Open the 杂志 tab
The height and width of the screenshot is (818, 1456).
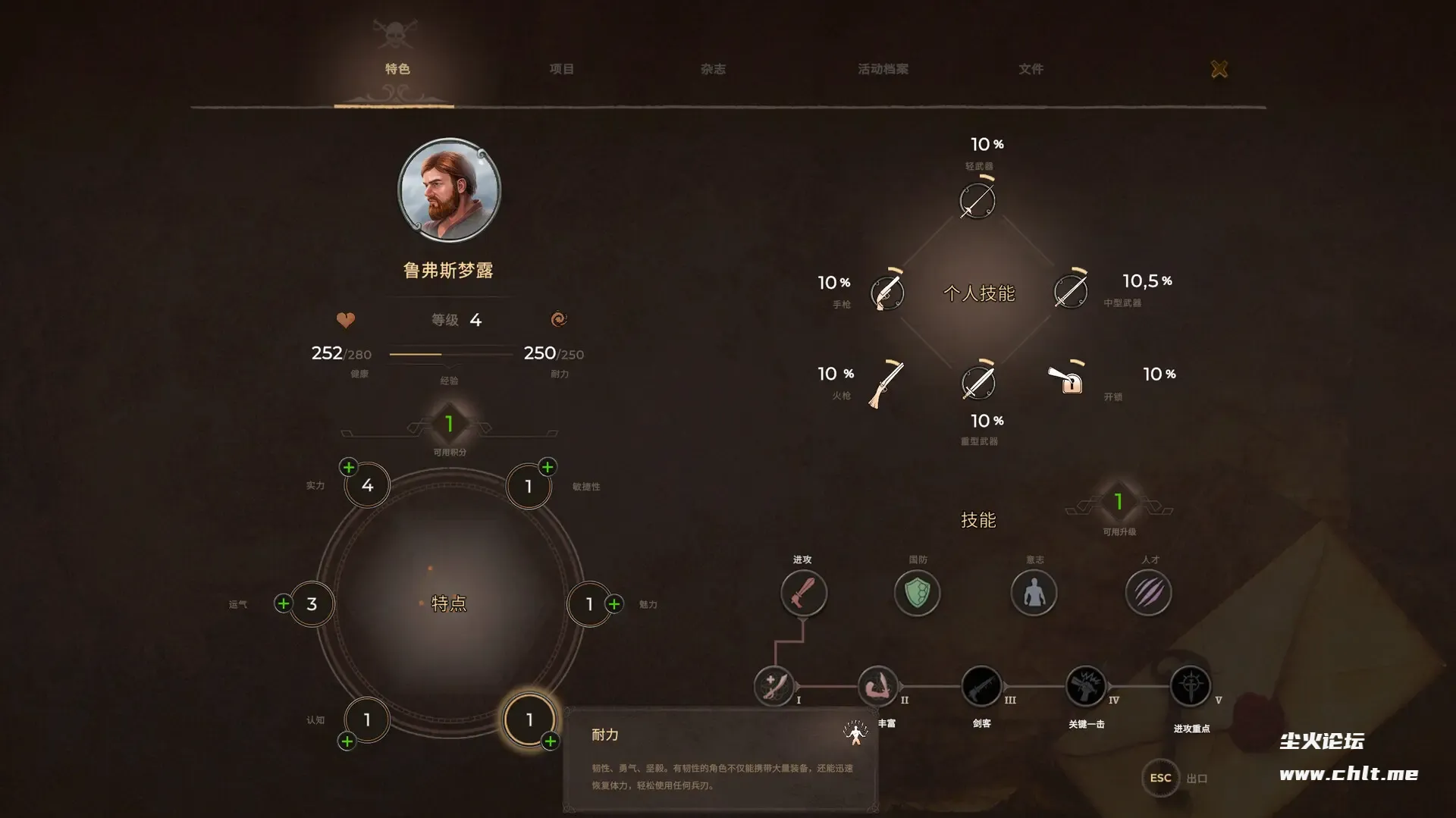click(x=713, y=69)
